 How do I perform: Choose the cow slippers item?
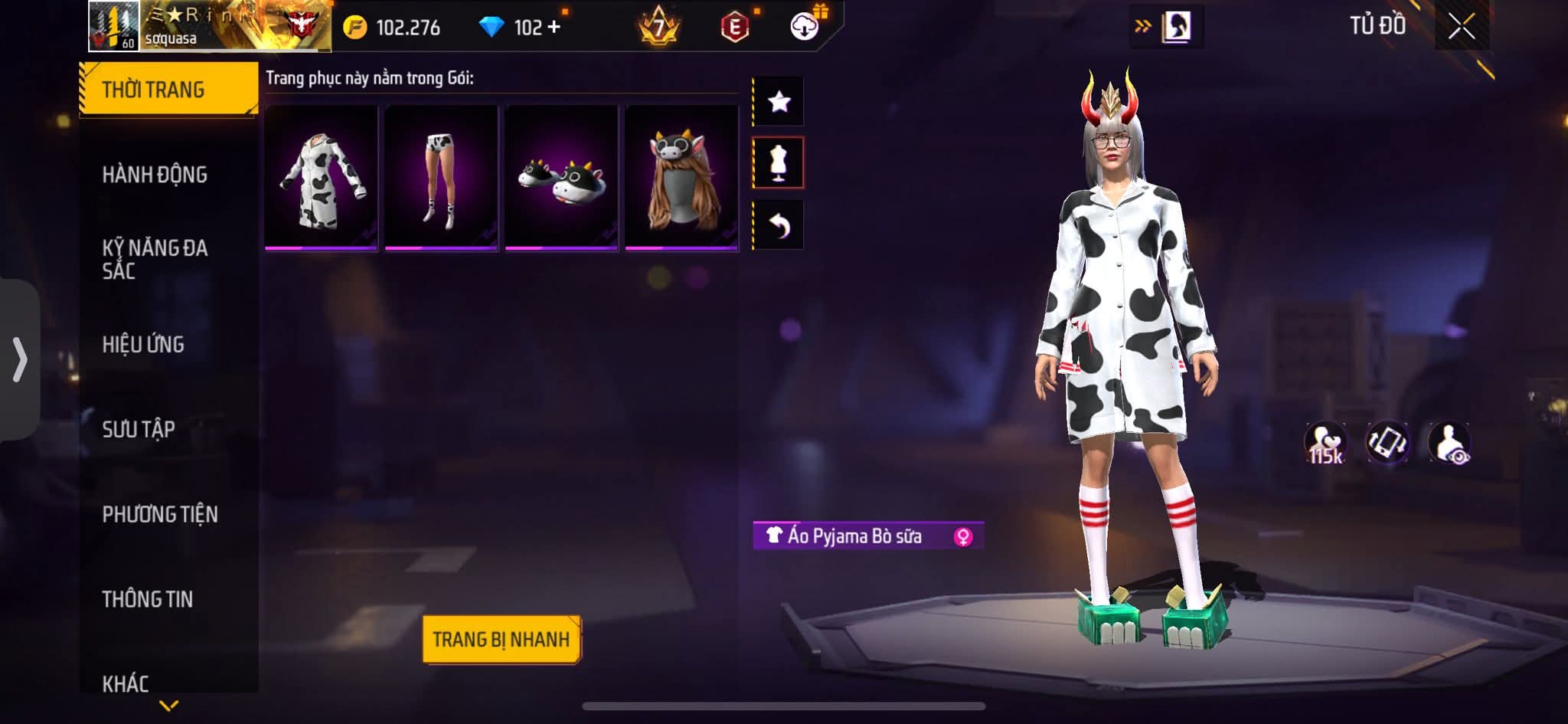(561, 178)
